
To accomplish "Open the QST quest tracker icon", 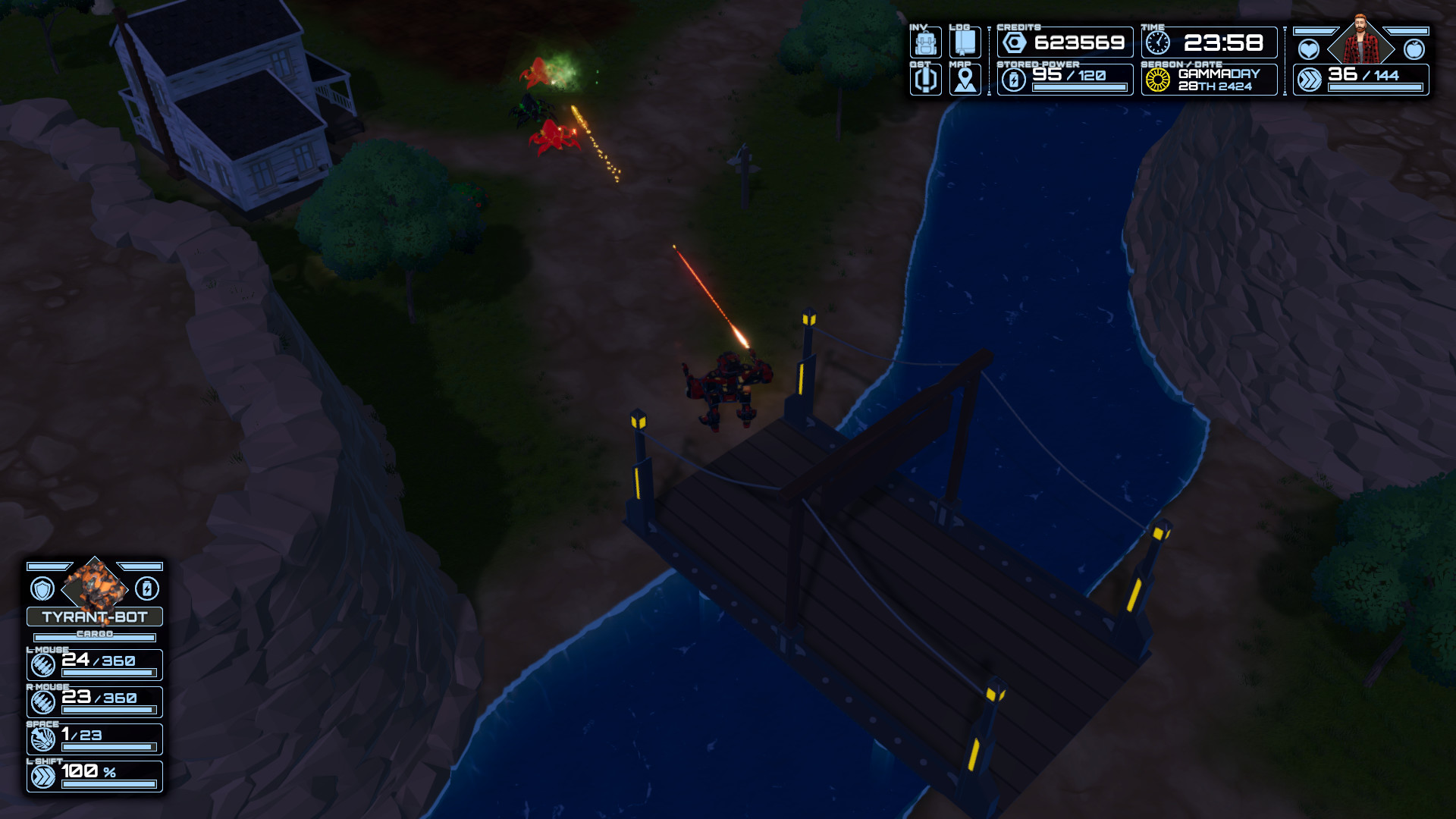I will coord(925,80).
